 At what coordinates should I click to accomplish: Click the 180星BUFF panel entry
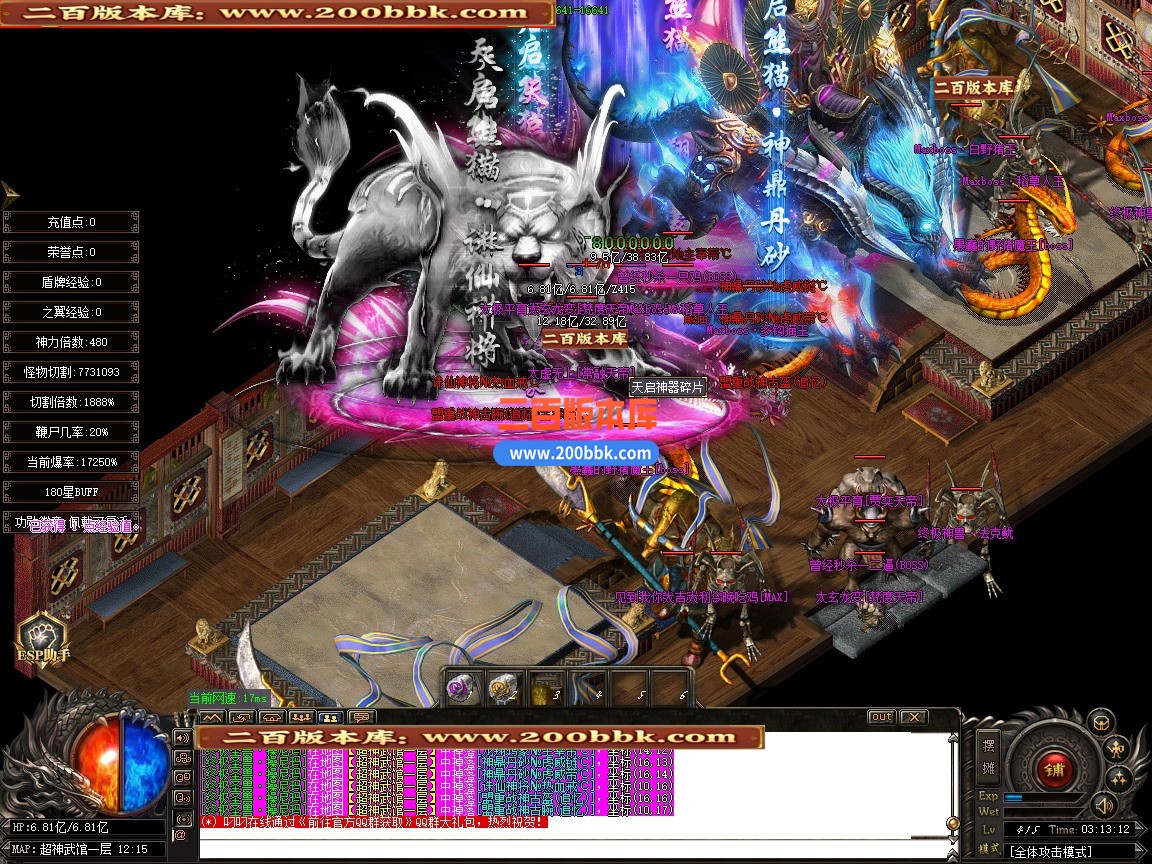[70, 492]
